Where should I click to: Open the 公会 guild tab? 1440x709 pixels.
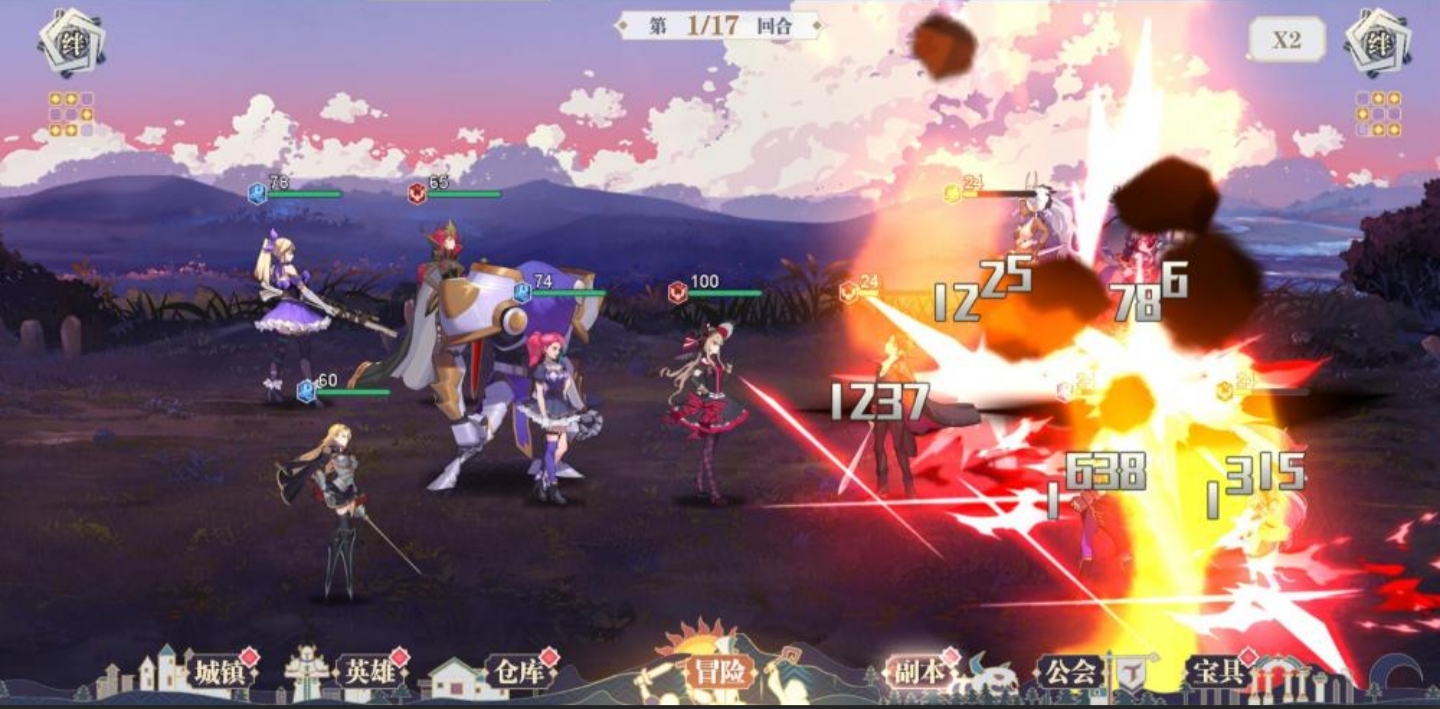coord(1069,672)
